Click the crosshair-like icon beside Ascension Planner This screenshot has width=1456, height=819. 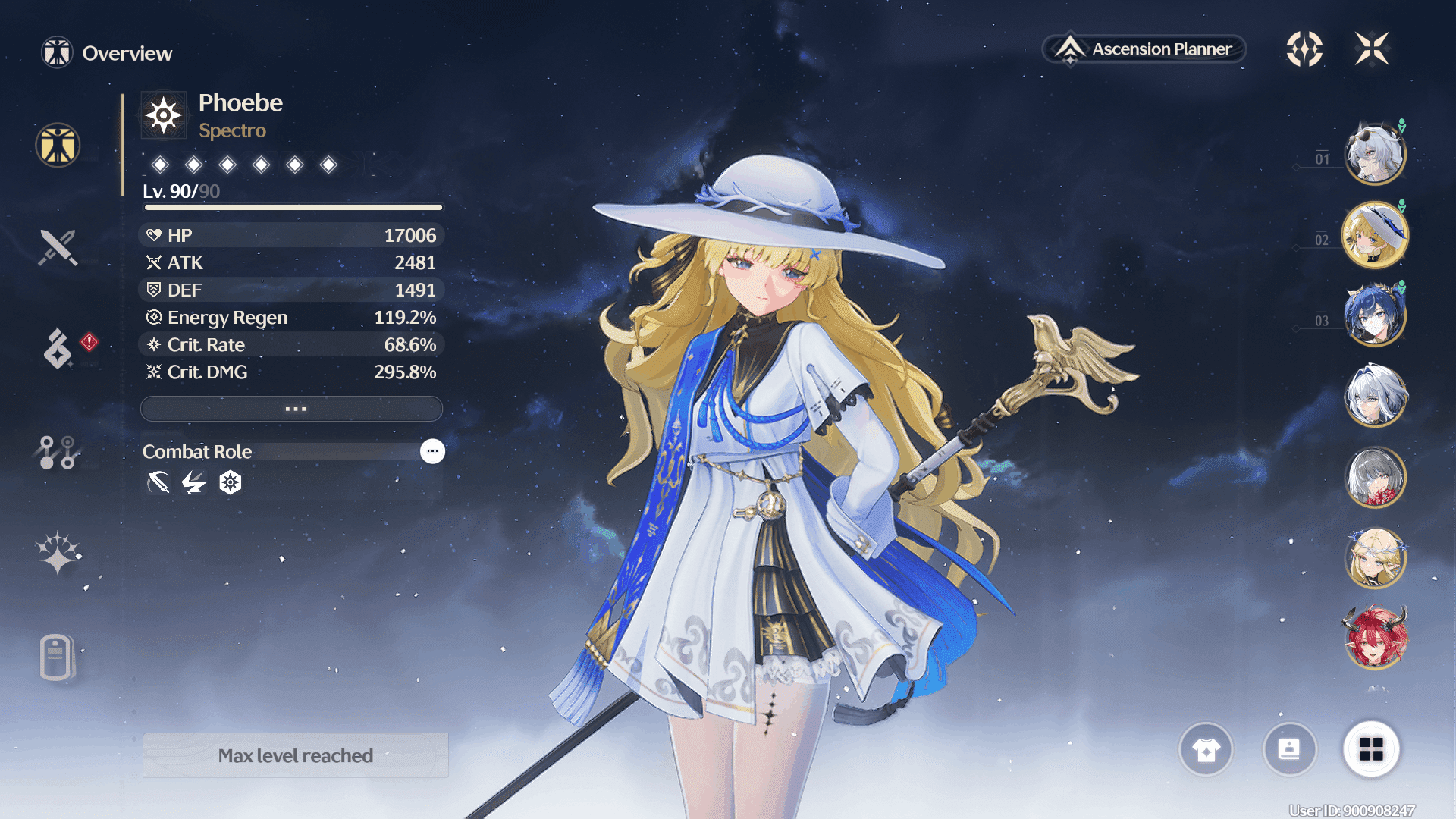(1304, 49)
